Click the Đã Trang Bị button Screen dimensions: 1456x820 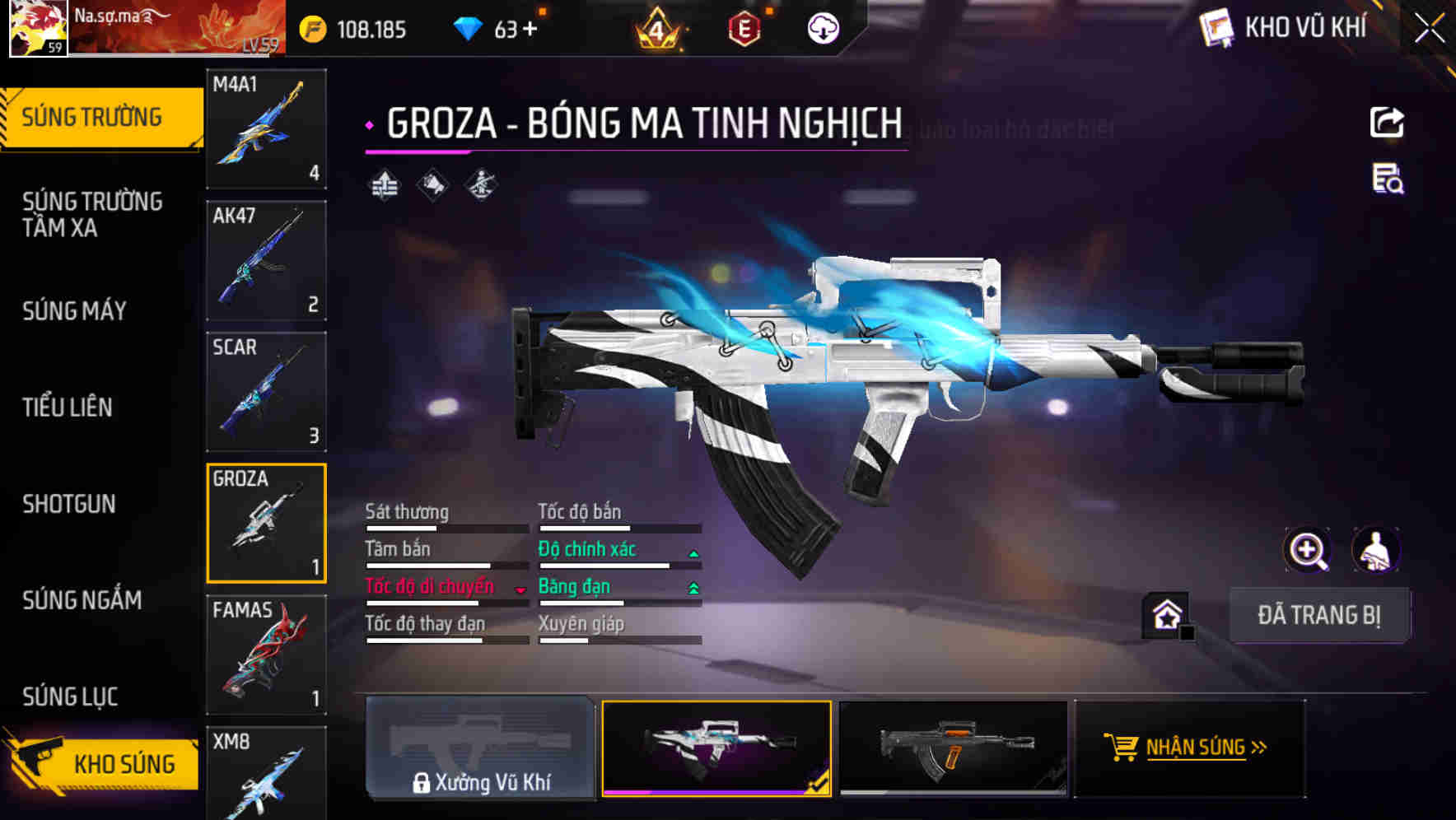[x=1318, y=615]
